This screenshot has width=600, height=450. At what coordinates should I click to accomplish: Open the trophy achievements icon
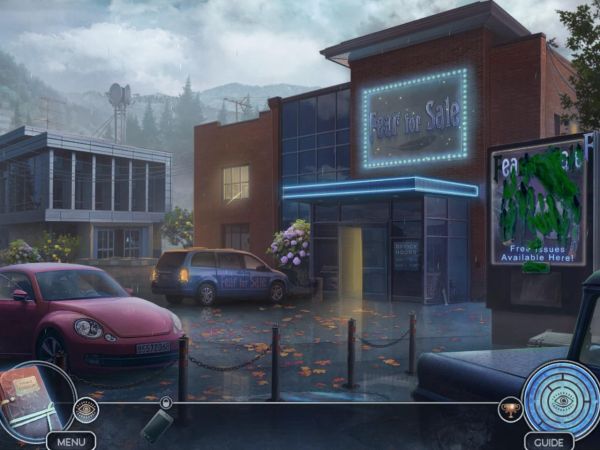coord(510,409)
